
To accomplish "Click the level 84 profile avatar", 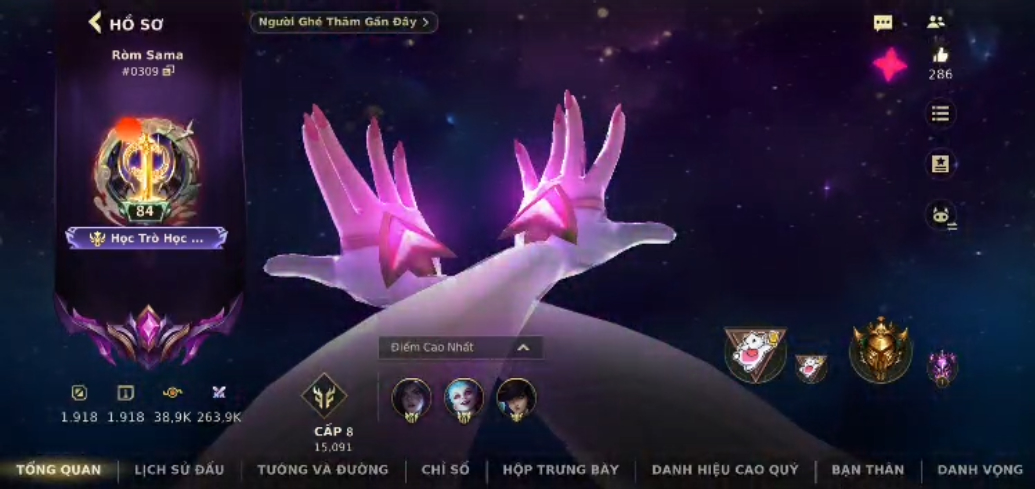I will [x=147, y=168].
